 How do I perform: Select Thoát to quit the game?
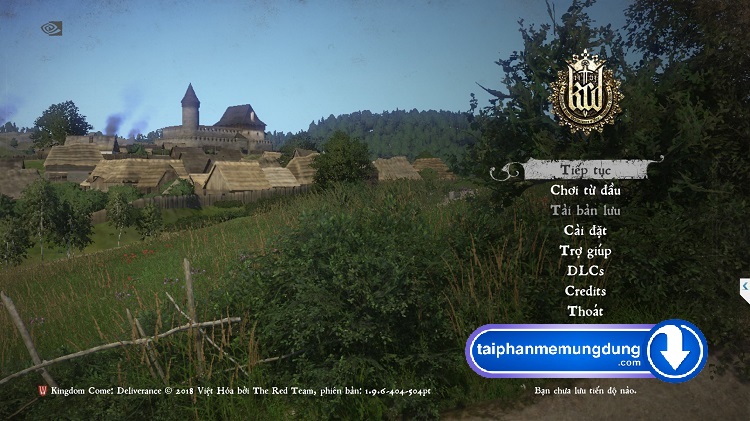click(585, 311)
